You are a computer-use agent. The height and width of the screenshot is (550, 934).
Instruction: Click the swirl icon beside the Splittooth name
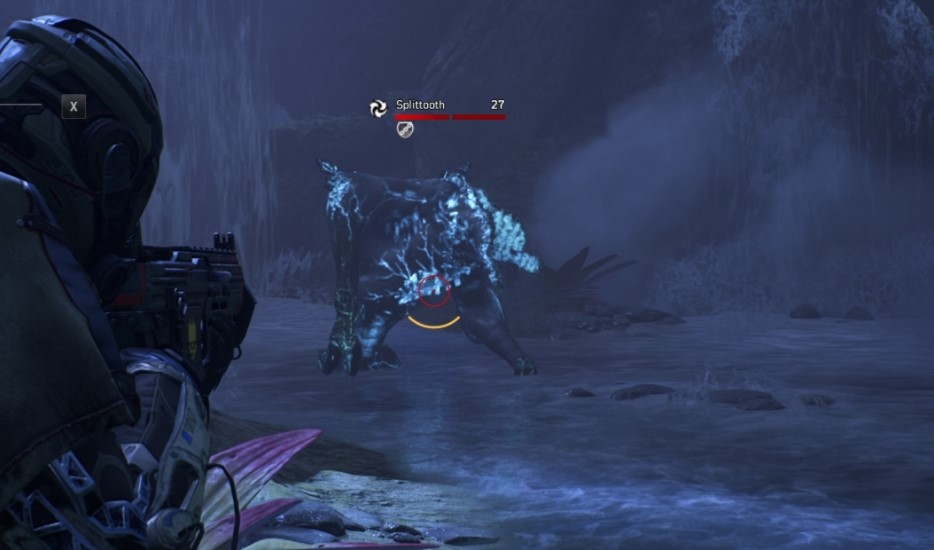378,108
